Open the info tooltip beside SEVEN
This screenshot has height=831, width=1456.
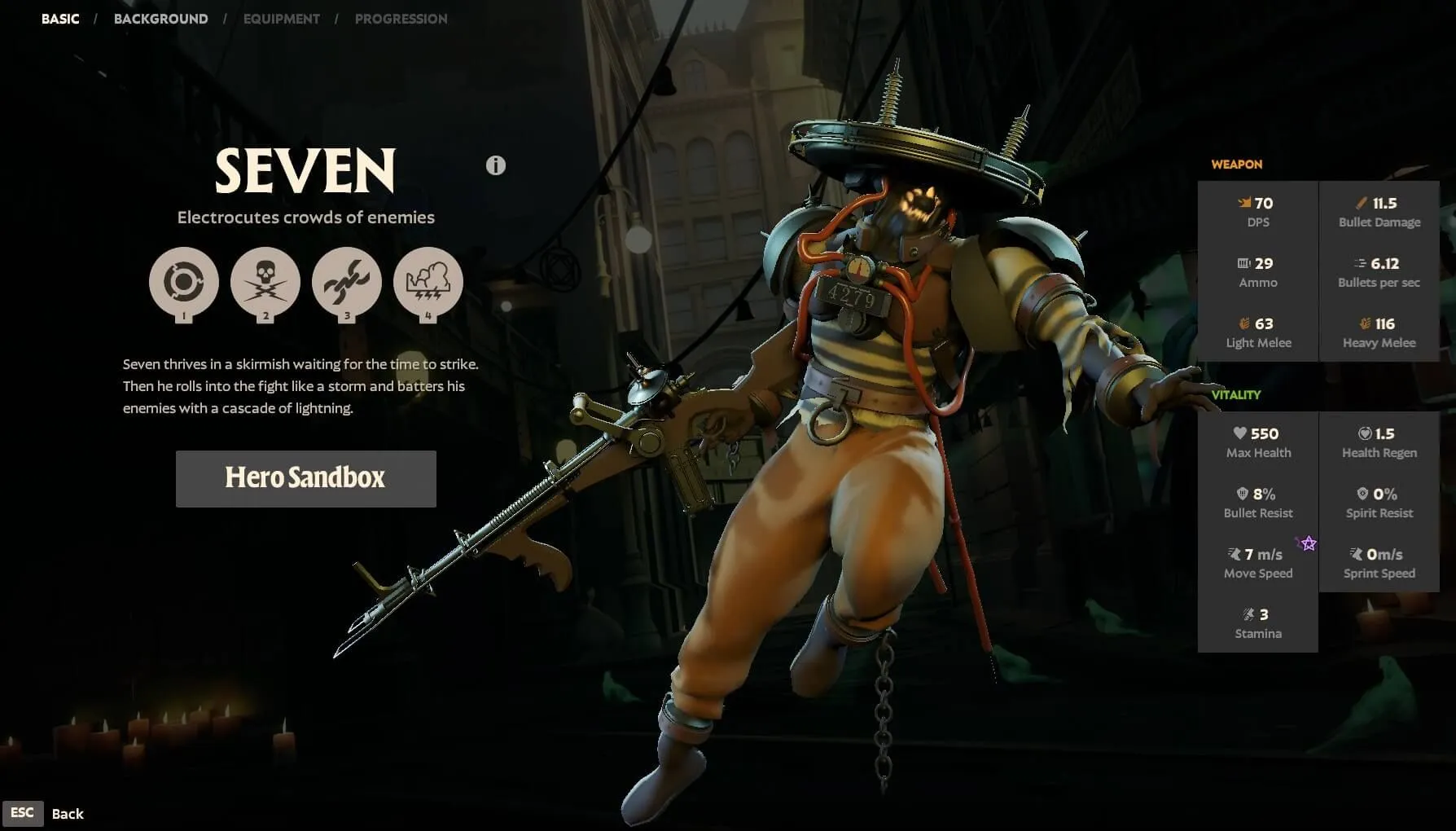coord(494,165)
